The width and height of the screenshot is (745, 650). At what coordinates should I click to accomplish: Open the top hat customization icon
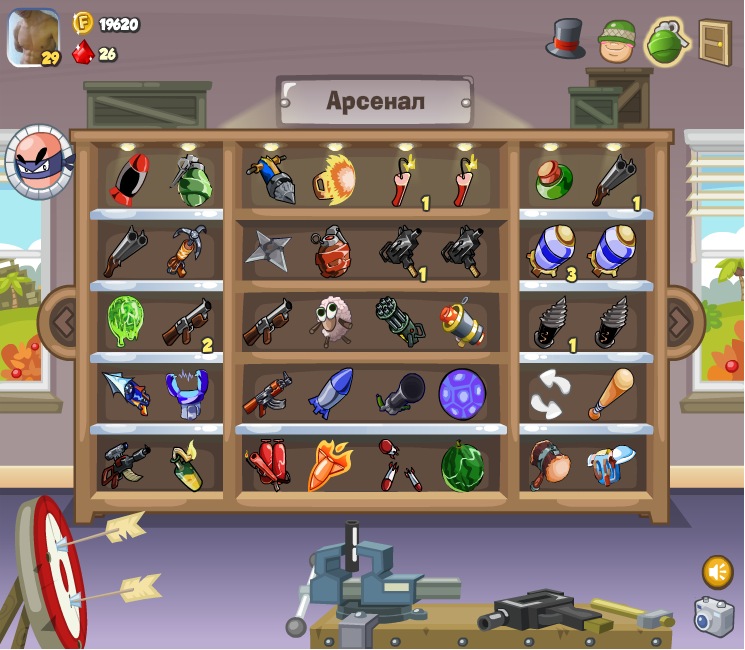(x=565, y=40)
